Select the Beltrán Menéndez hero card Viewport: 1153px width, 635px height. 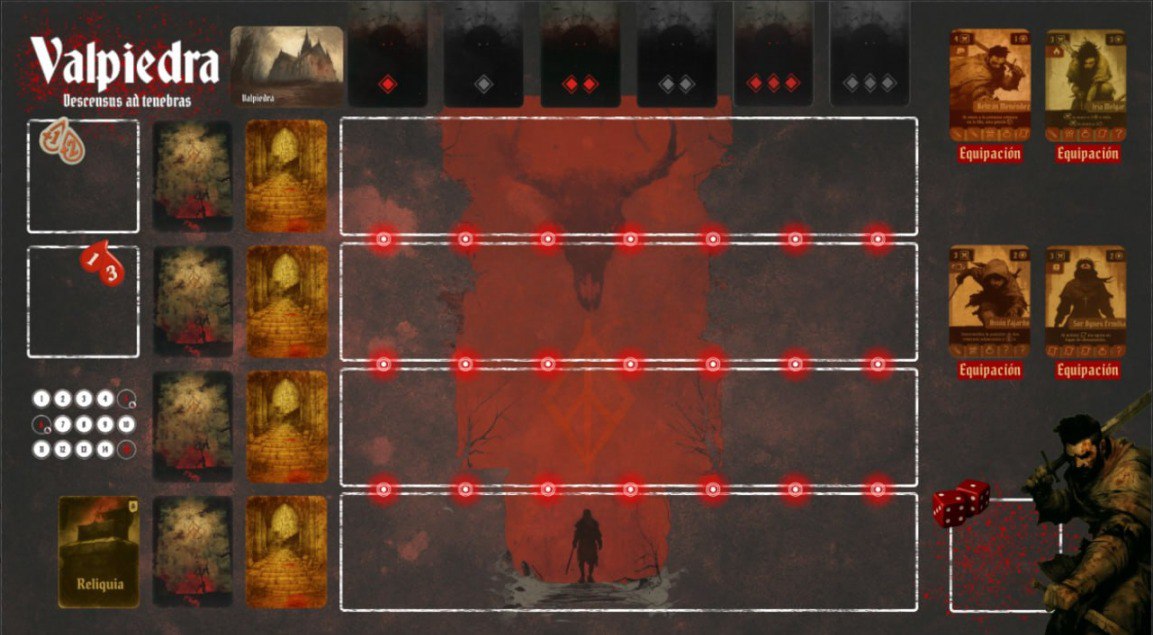[x=989, y=84]
